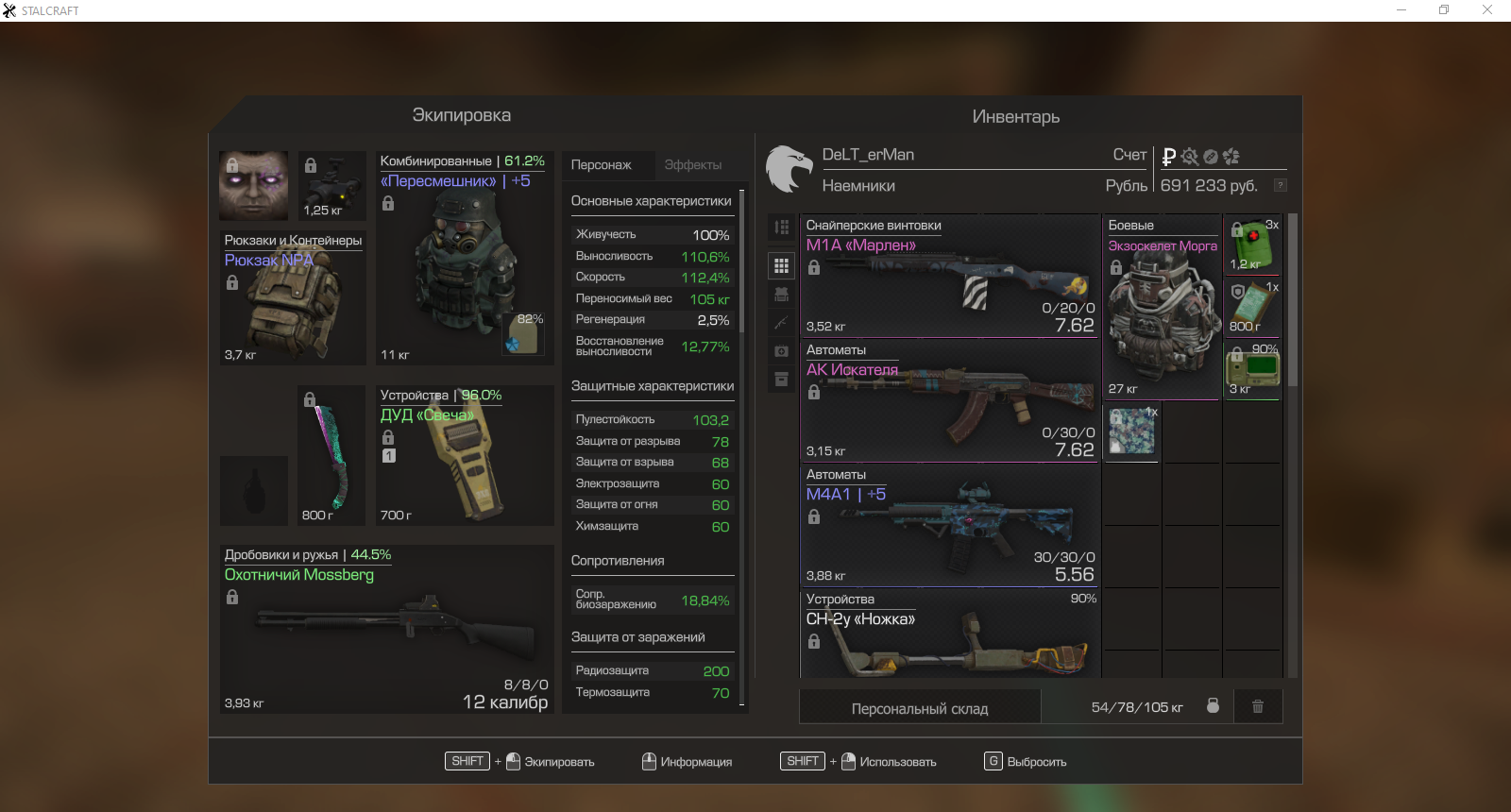Viewport: 1511px width, 812px height.
Task: Choose the M4A1 +5 rifle slot
Action: 949,526
